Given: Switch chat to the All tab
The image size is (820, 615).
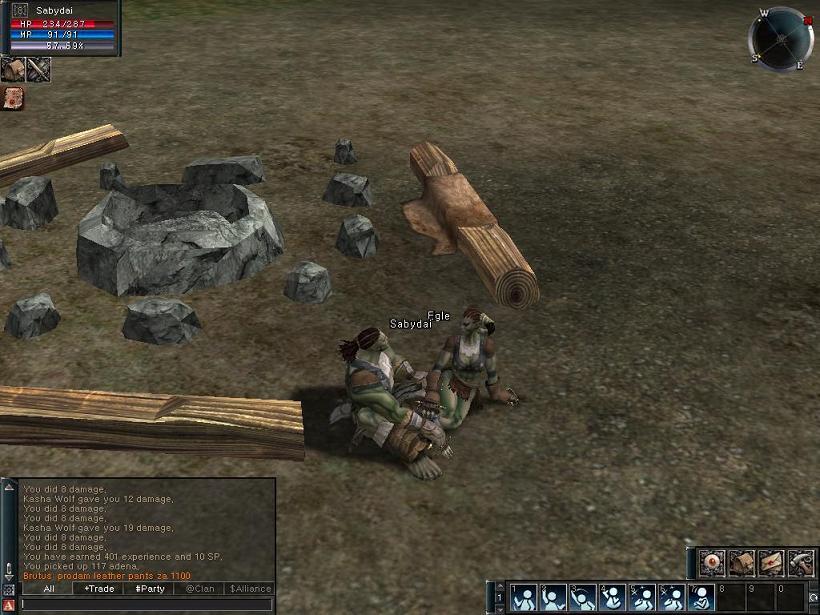Looking at the screenshot, I should [x=49, y=589].
